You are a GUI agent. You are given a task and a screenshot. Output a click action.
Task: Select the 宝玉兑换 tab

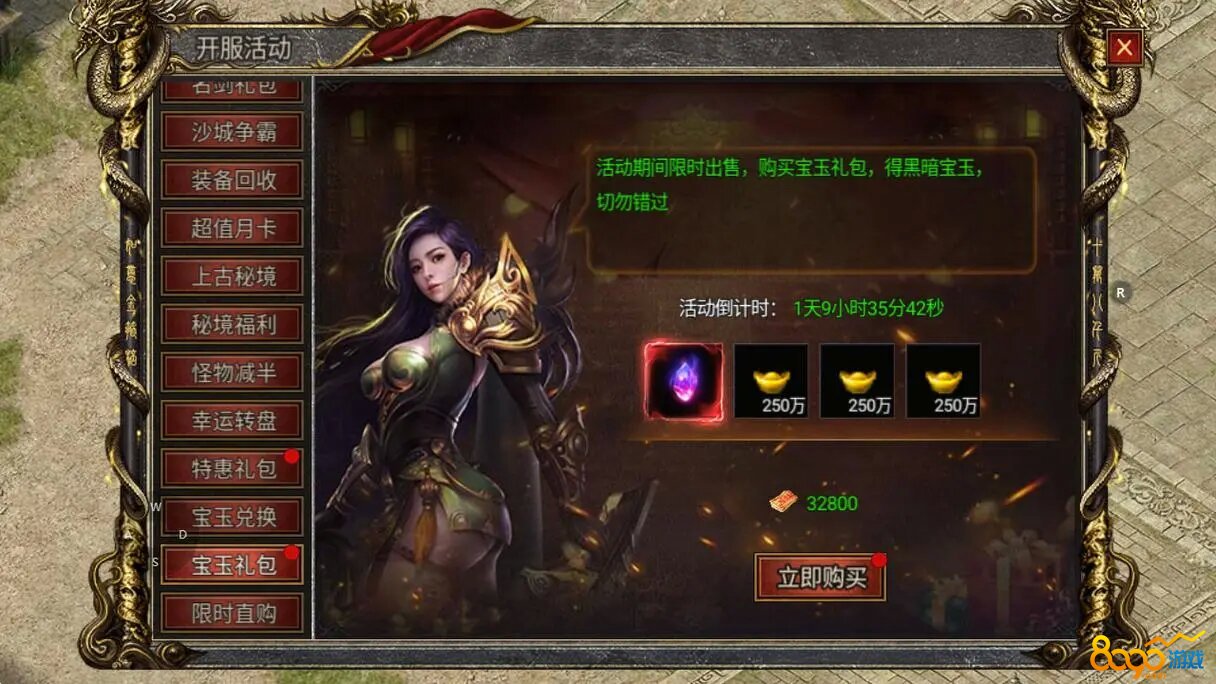[232, 517]
